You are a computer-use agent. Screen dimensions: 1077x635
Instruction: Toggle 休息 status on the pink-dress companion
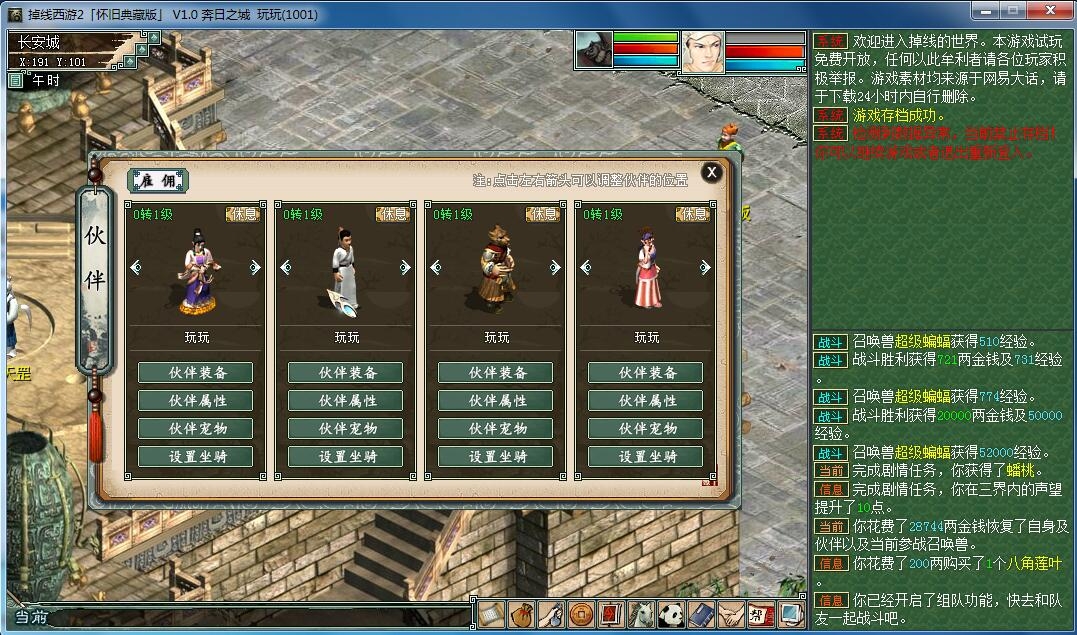pos(693,214)
